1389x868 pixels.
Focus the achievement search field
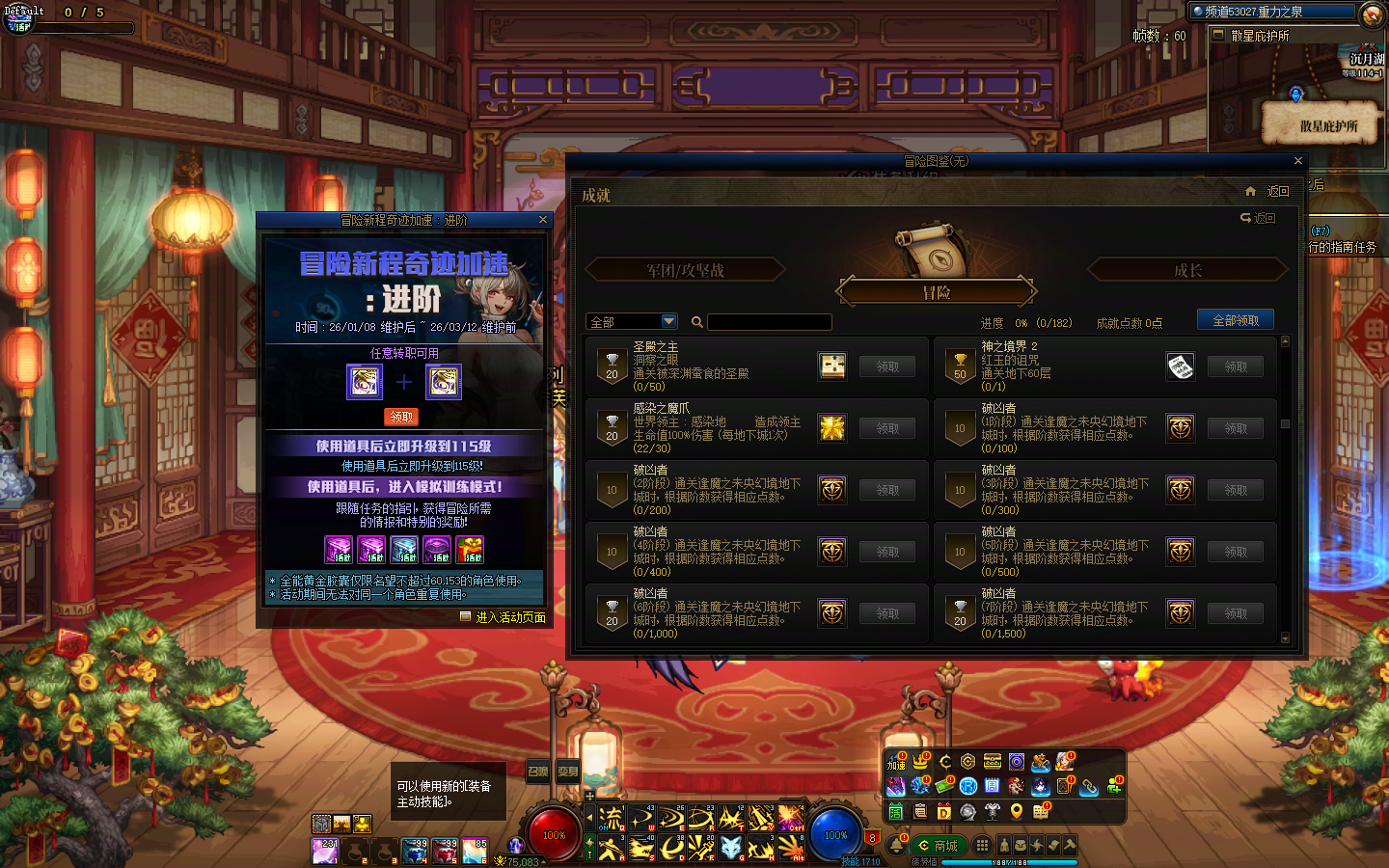point(769,322)
